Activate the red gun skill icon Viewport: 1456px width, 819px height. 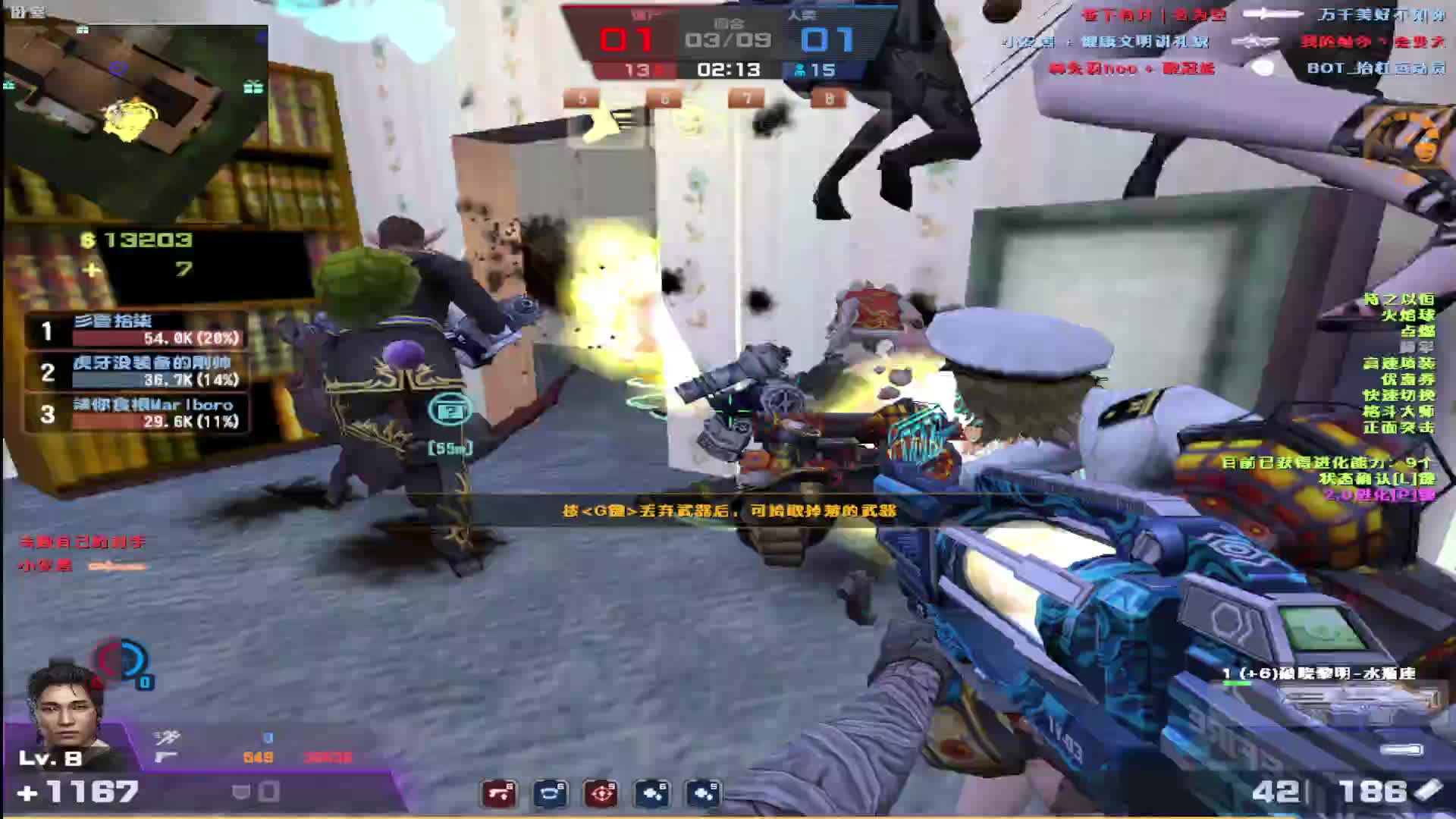tap(499, 793)
